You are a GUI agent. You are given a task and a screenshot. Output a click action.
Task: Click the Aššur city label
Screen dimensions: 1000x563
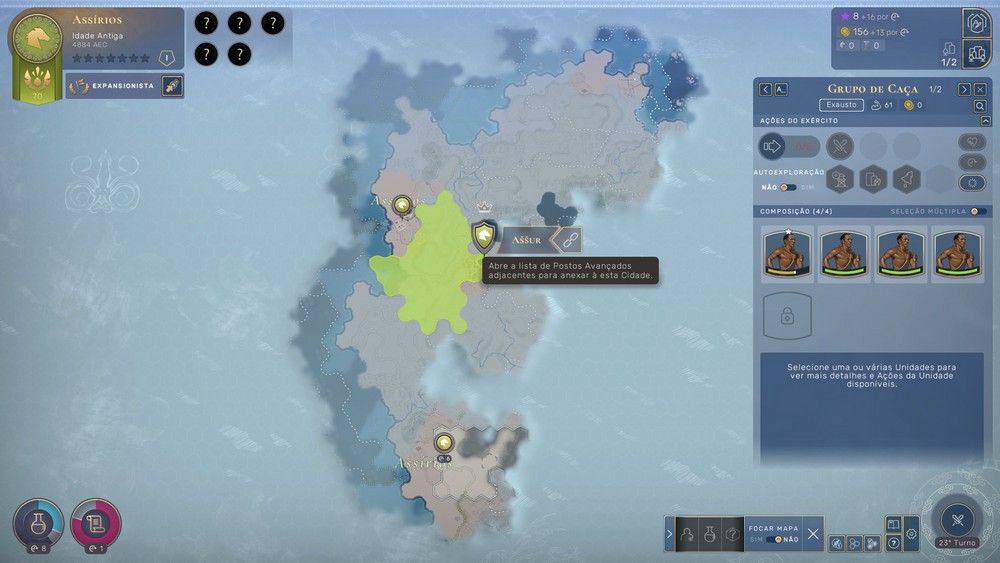coord(526,240)
